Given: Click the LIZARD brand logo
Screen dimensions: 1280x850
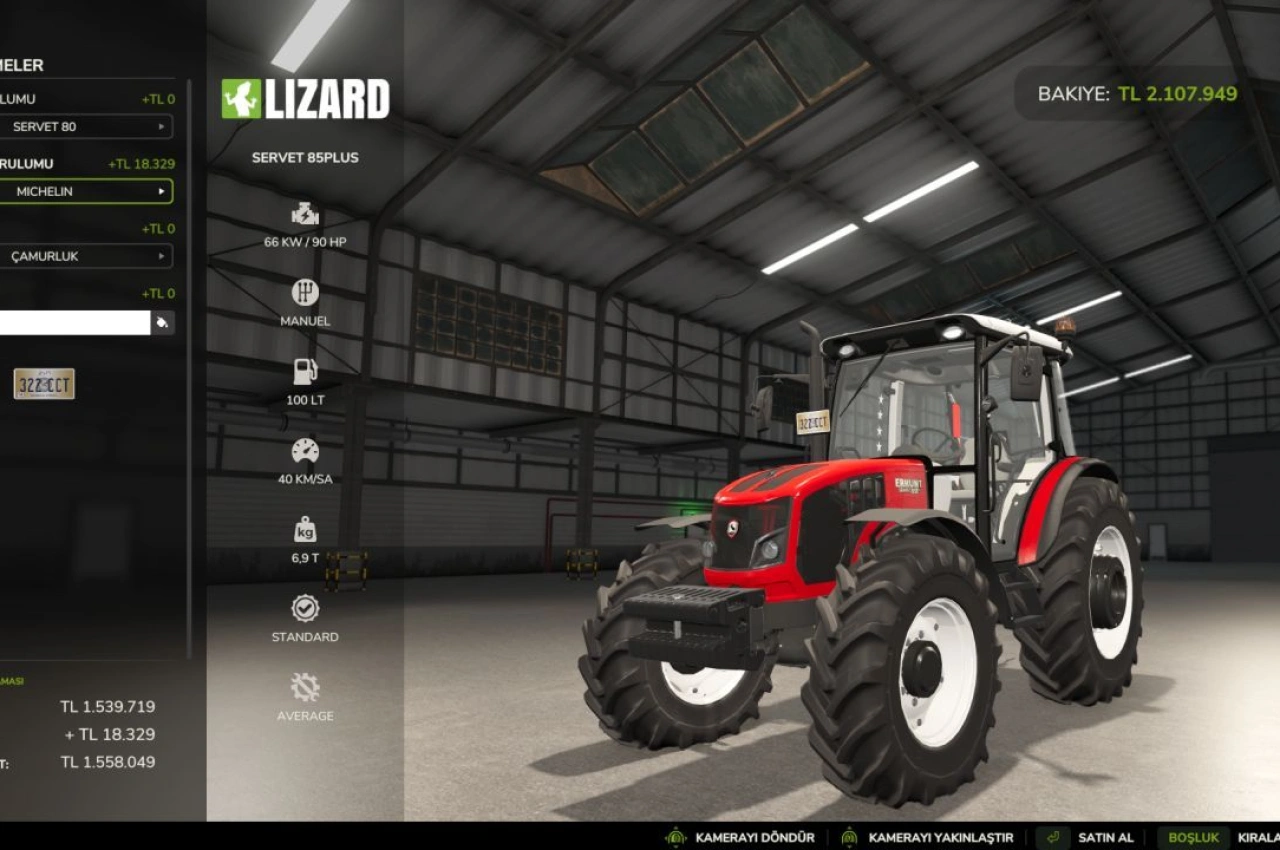Looking at the screenshot, I should (307, 99).
